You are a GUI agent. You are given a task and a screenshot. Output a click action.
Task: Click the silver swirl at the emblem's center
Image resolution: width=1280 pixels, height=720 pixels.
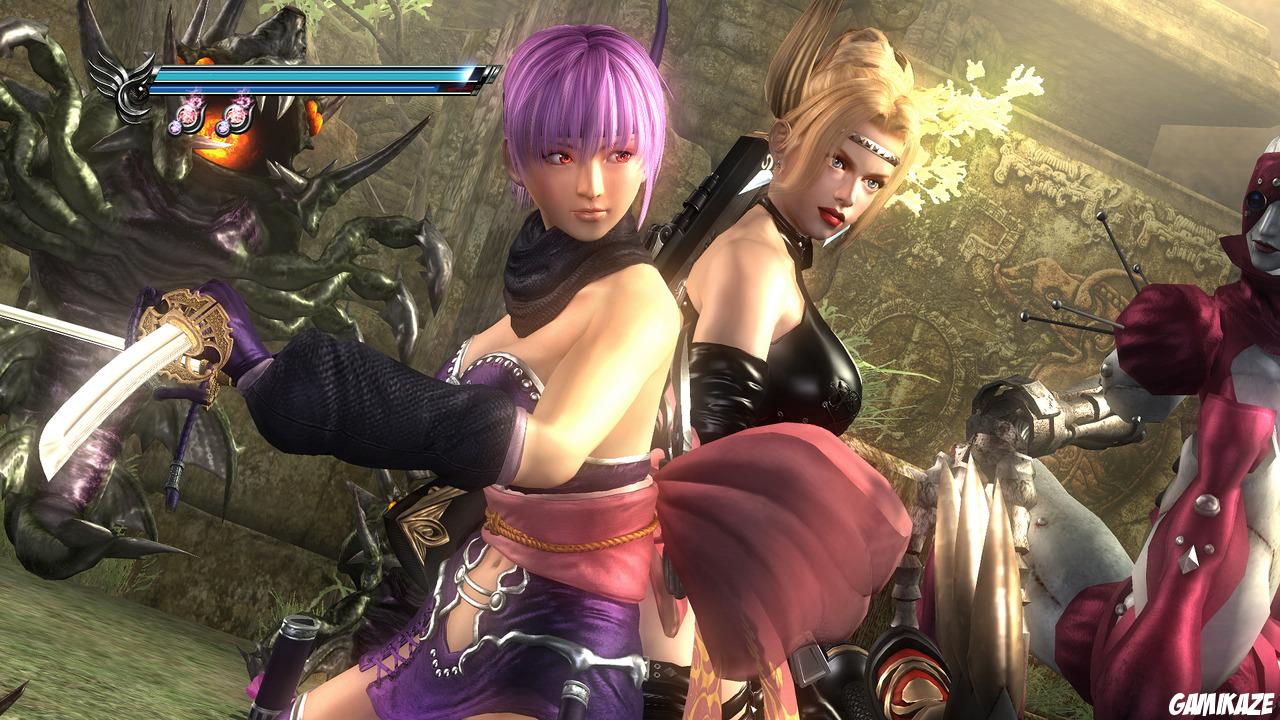[138, 91]
